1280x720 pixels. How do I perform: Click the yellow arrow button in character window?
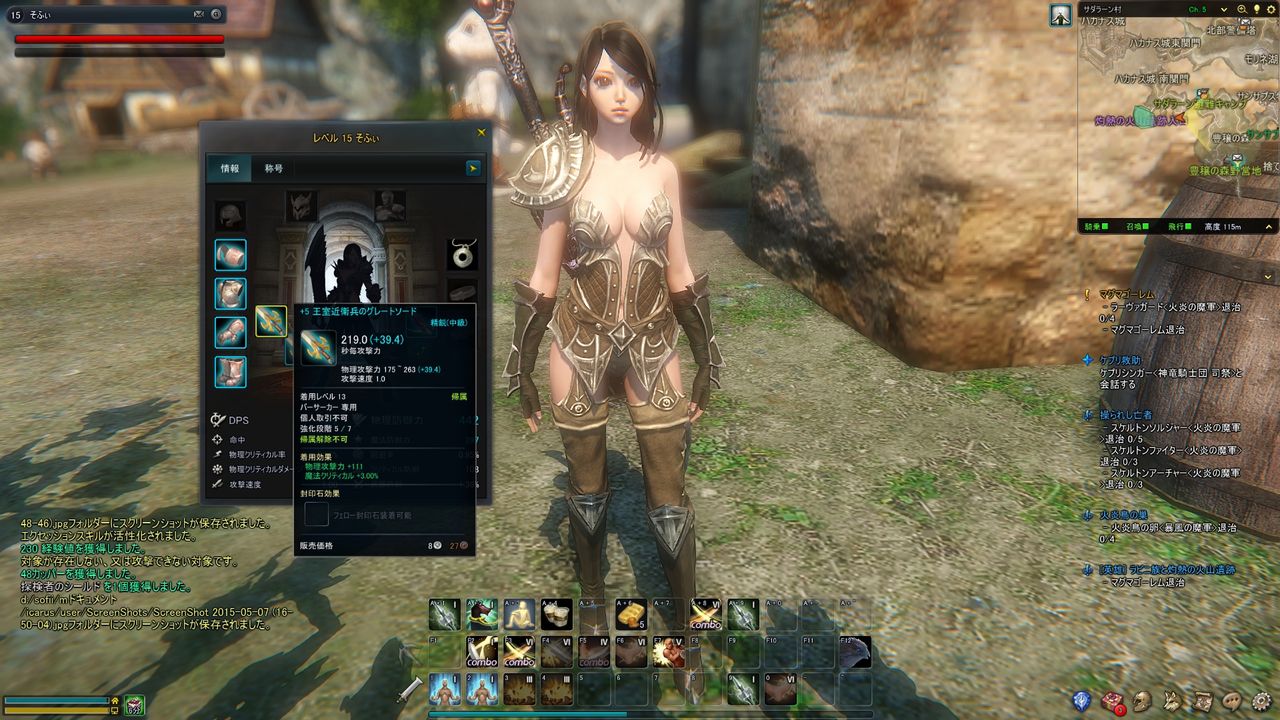pos(473,168)
